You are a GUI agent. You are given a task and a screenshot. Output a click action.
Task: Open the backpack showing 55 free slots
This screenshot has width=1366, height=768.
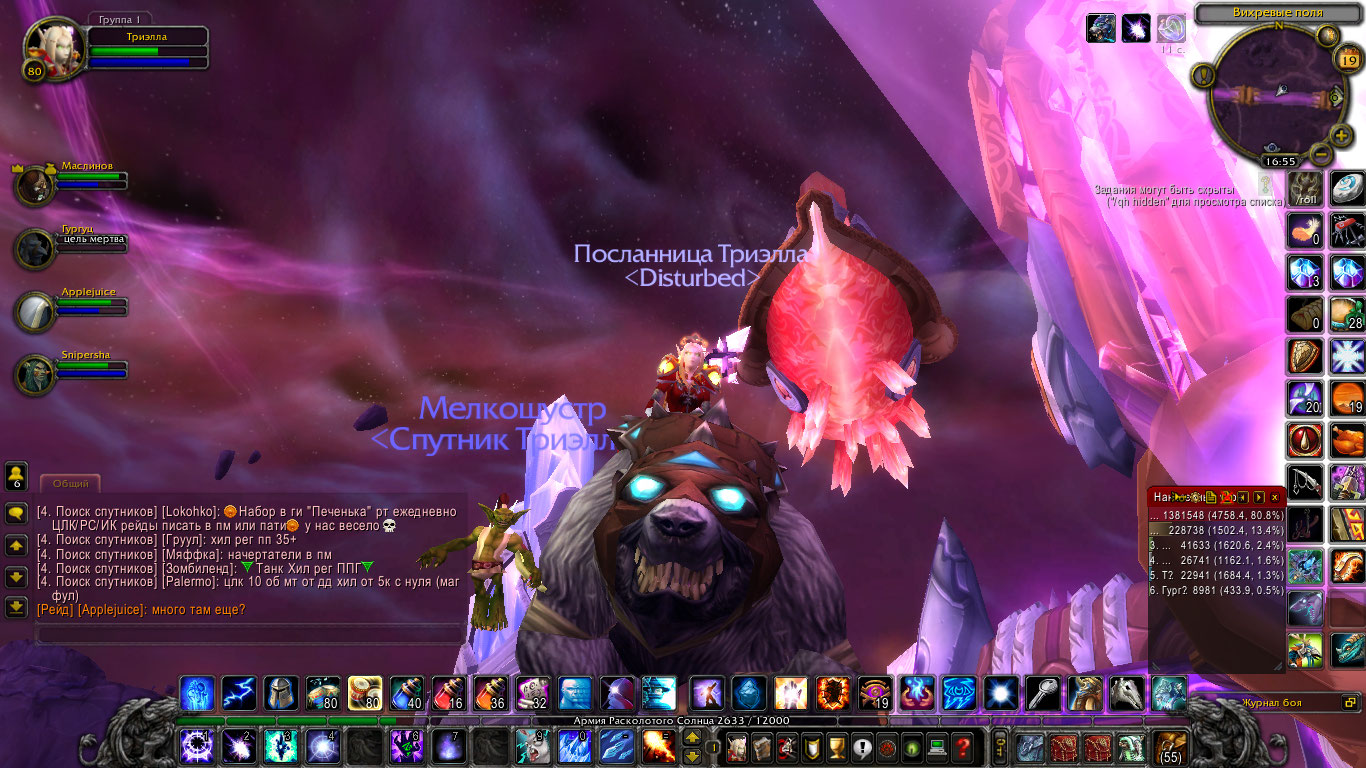click(x=1168, y=746)
